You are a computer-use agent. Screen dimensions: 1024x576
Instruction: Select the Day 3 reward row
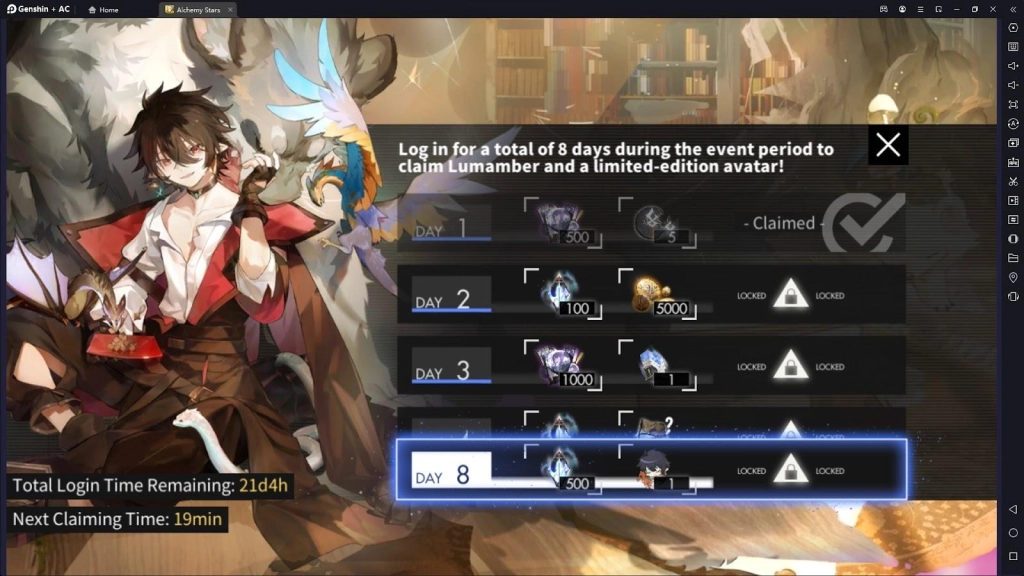click(x=651, y=365)
